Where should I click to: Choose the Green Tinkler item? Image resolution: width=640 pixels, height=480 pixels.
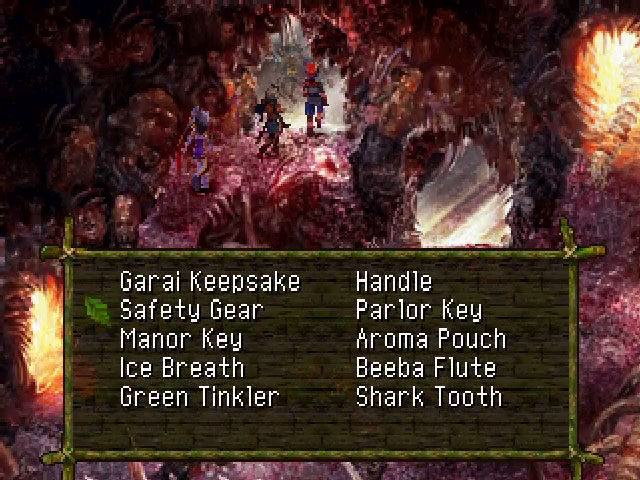pos(199,396)
